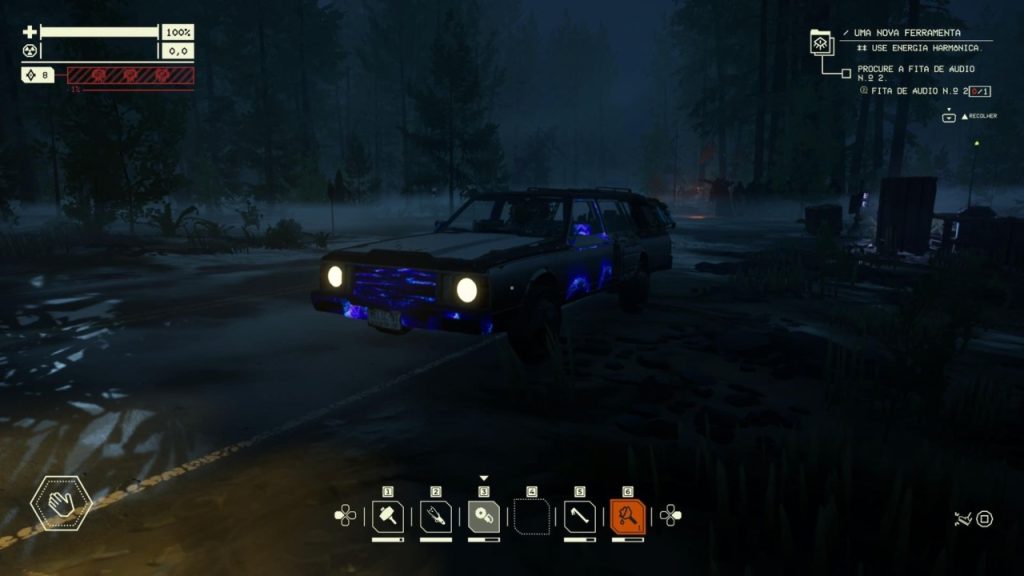Select the hammer tool in slot 1
The image size is (1024, 576).
[388, 516]
